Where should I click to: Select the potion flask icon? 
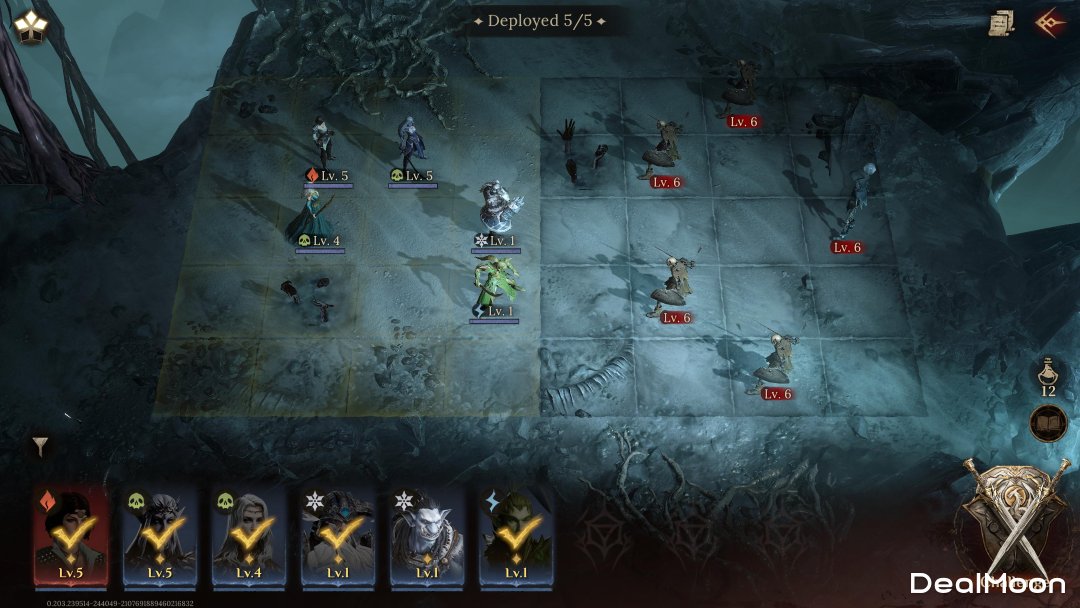tap(1048, 375)
